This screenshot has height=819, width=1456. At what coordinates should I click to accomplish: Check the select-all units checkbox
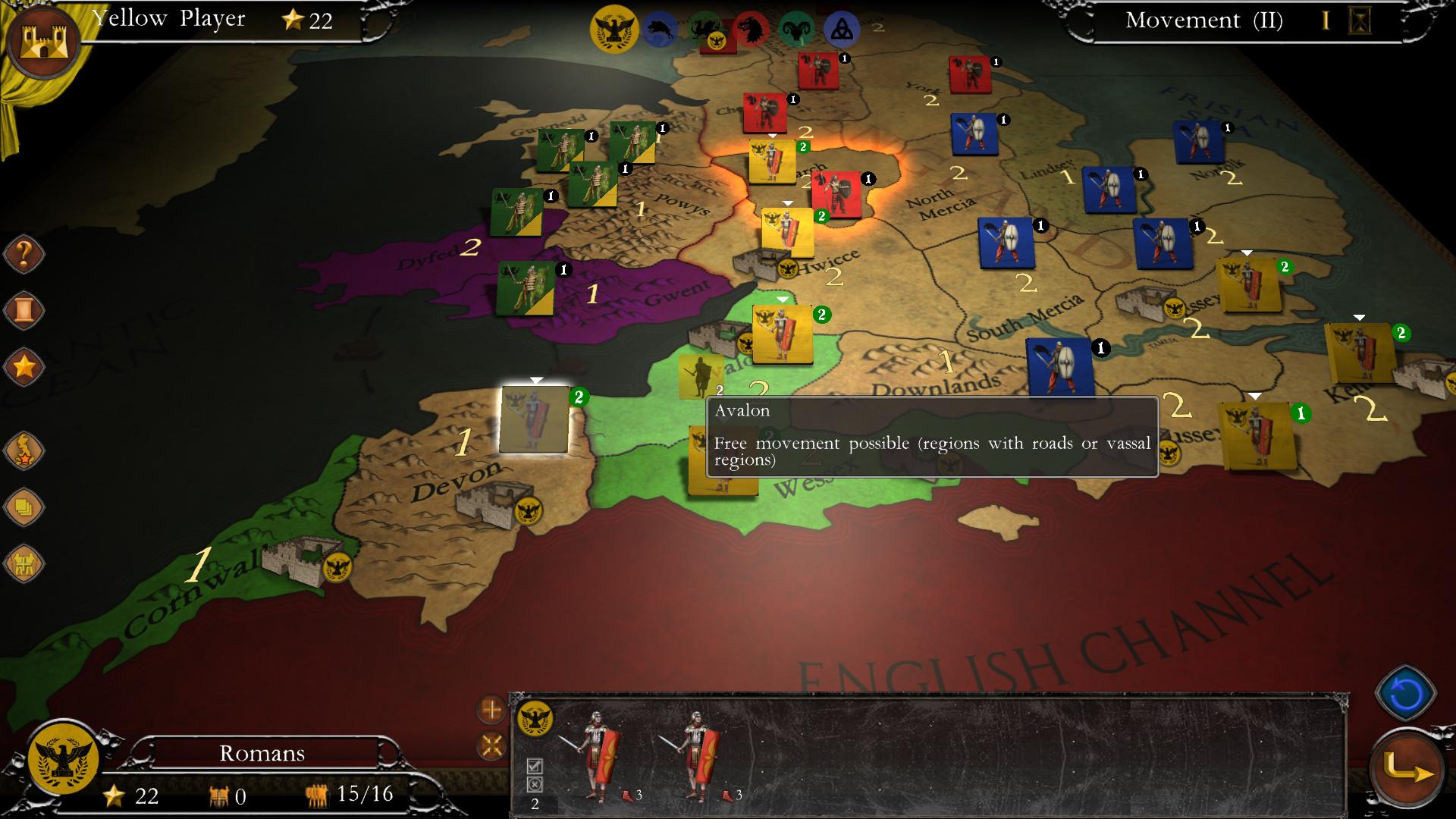534,764
